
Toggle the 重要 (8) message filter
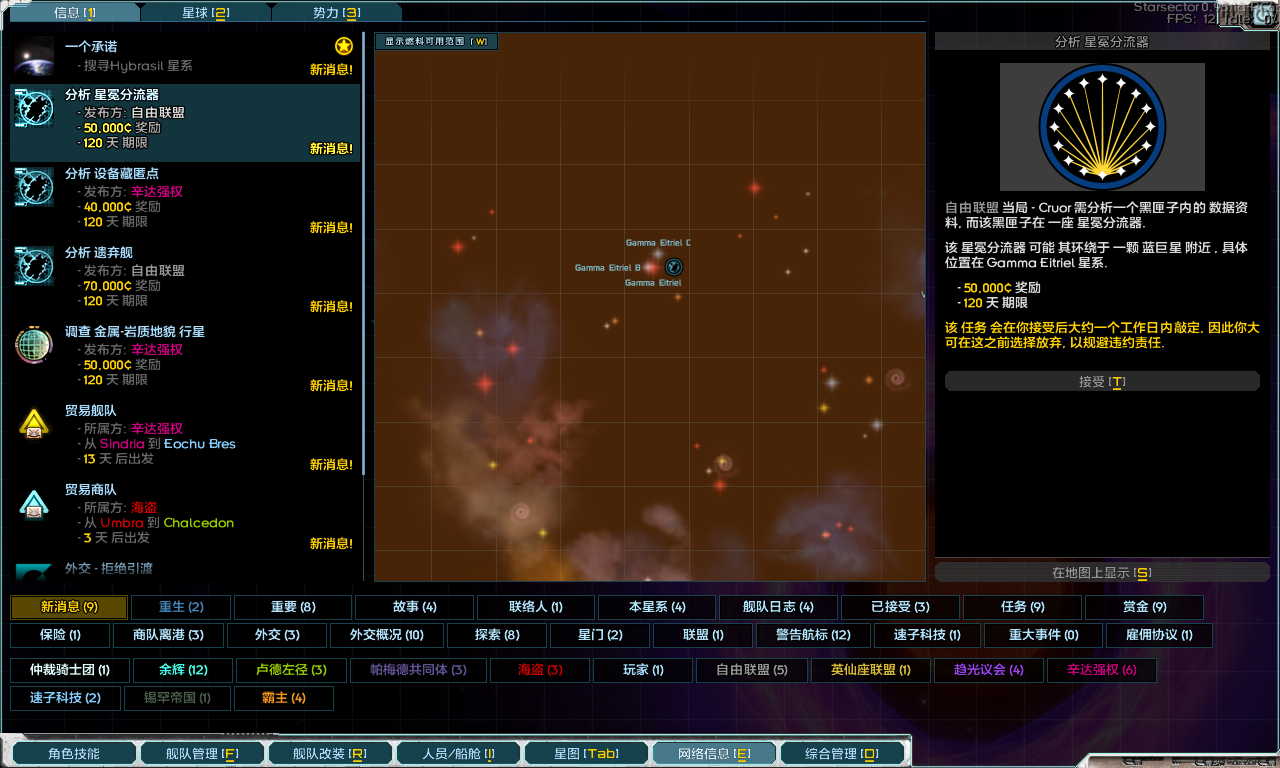point(291,607)
